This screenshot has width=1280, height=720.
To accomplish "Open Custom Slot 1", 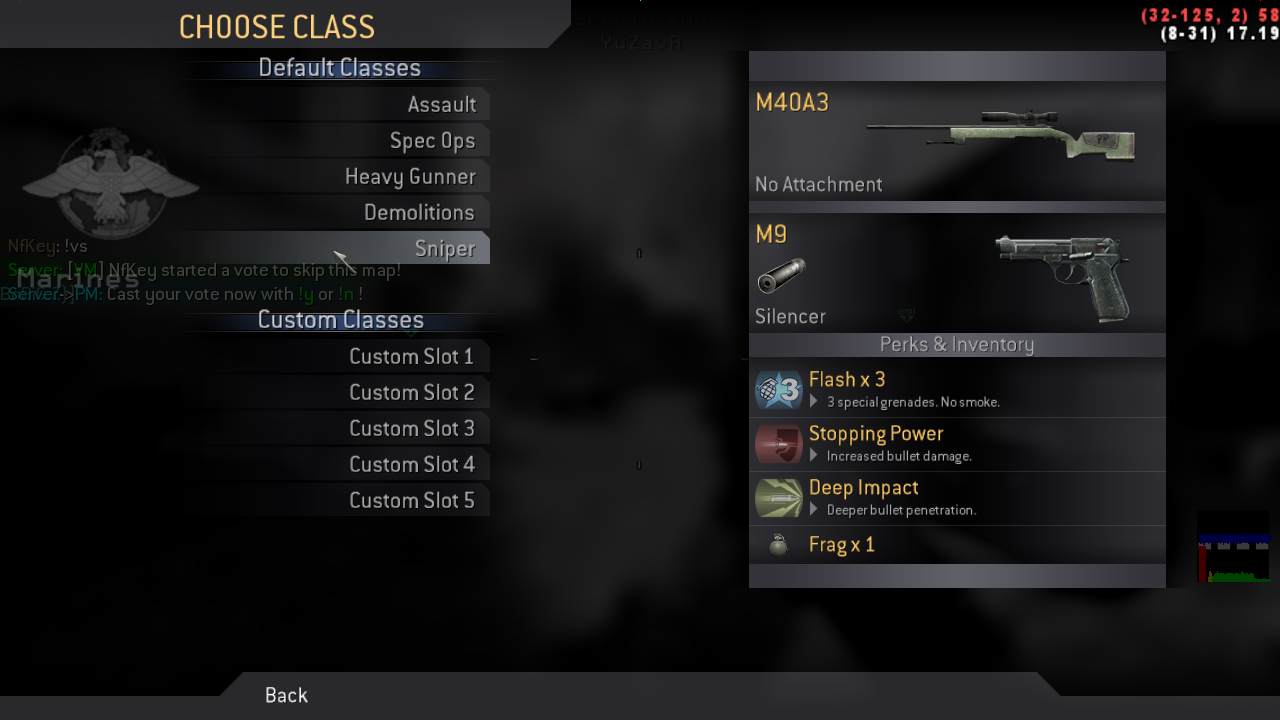I will (414, 356).
